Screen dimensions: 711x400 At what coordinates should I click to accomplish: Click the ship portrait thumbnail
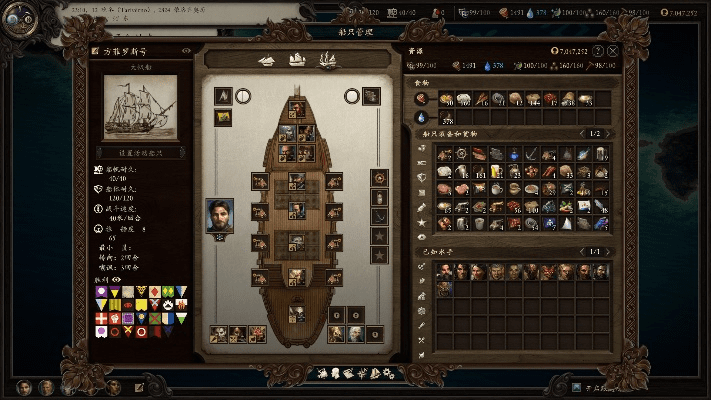[x=139, y=107]
